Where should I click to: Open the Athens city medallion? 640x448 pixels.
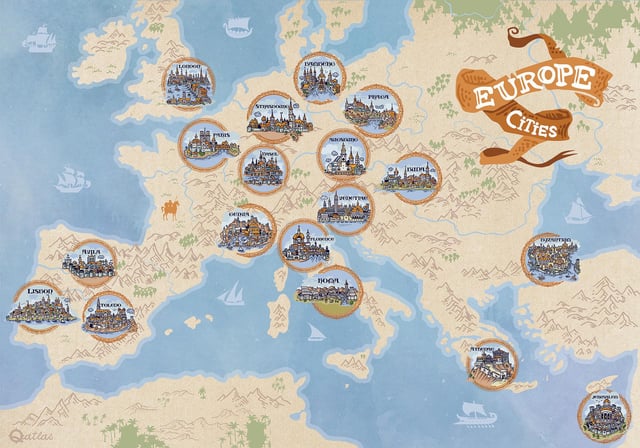(492, 364)
